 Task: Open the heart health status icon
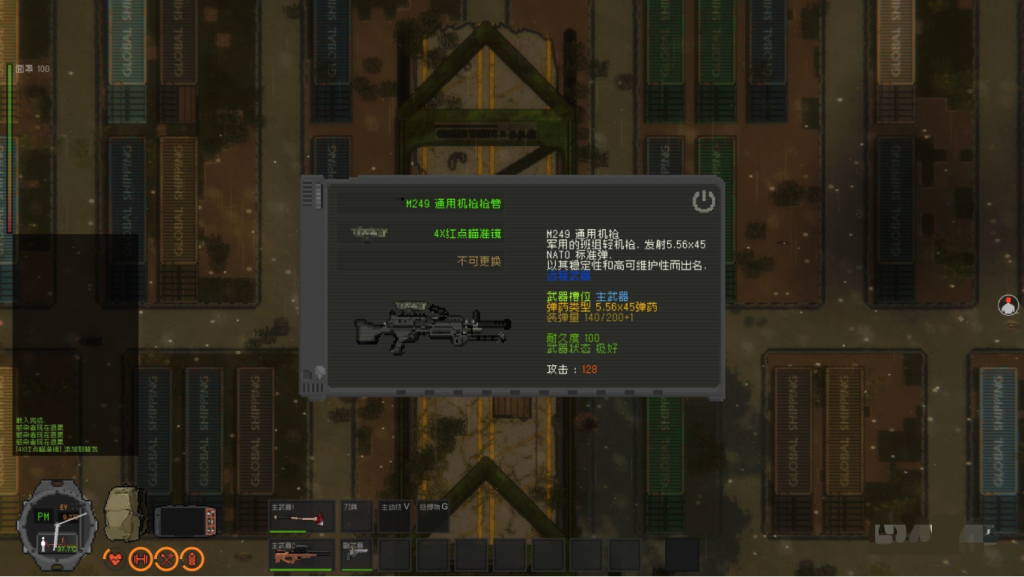click(x=115, y=558)
